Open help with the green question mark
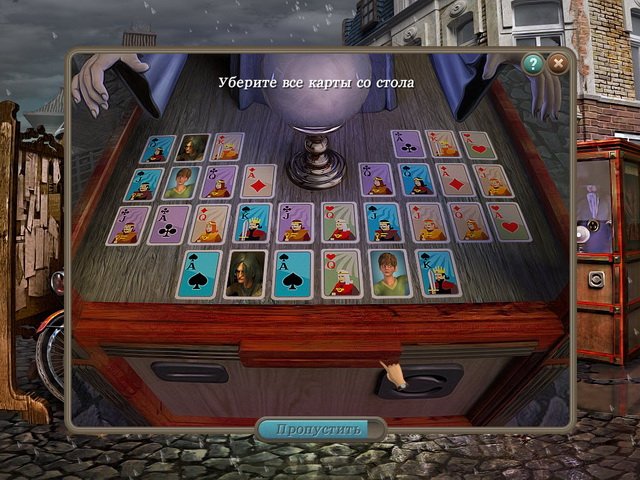Image resolution: width=640 pixels, height=480 pixels. pos(532,64)
